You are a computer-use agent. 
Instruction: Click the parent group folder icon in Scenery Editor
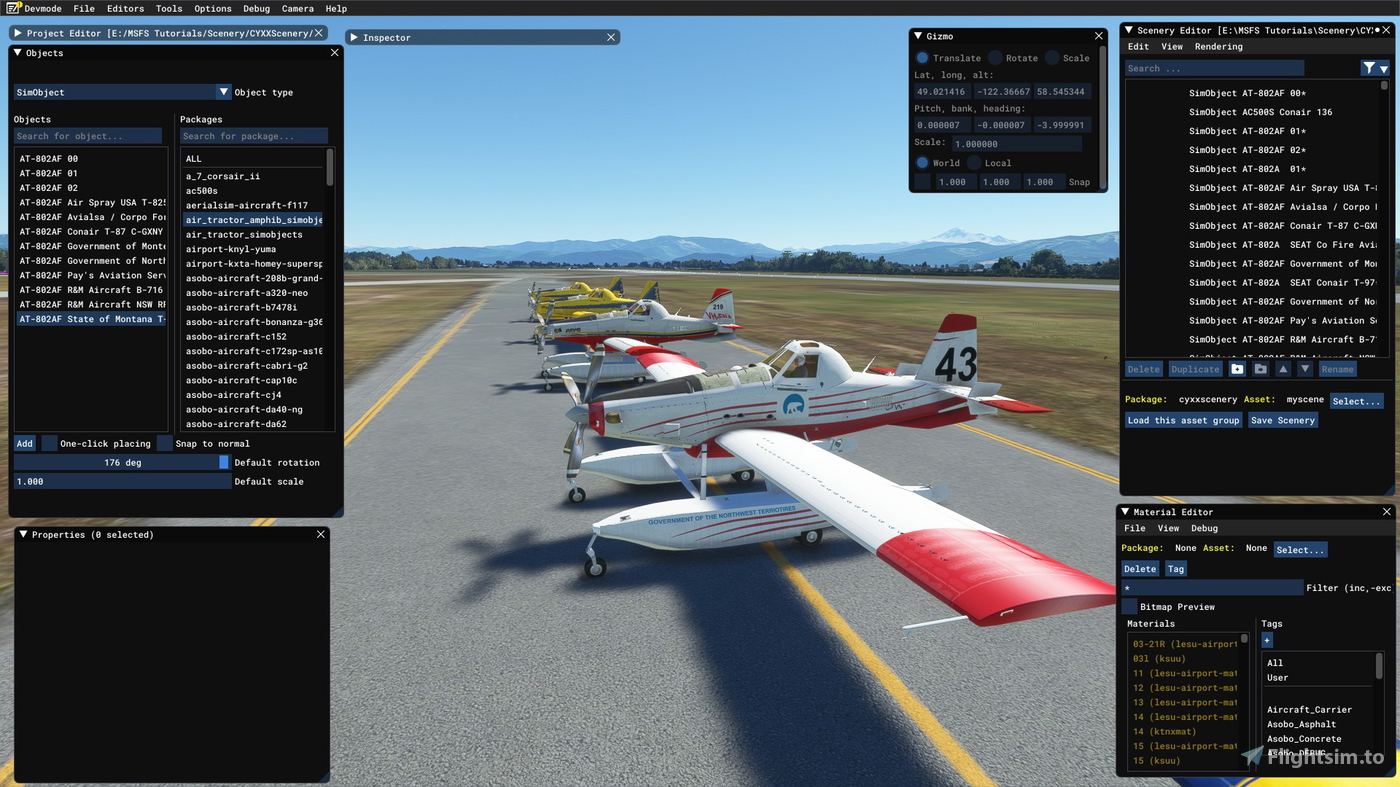(x=1260, y=368)
